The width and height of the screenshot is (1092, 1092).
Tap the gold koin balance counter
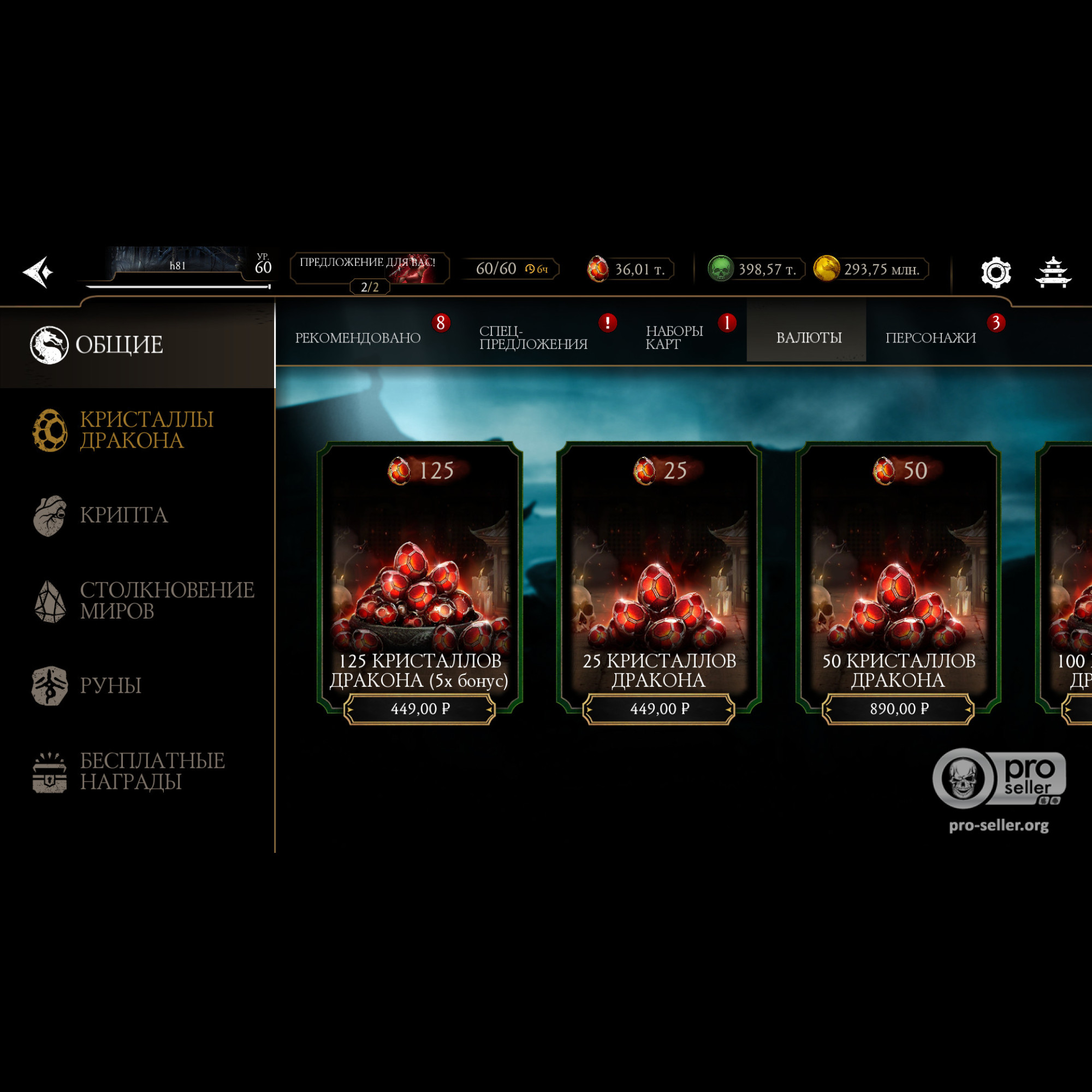(870, 269)
